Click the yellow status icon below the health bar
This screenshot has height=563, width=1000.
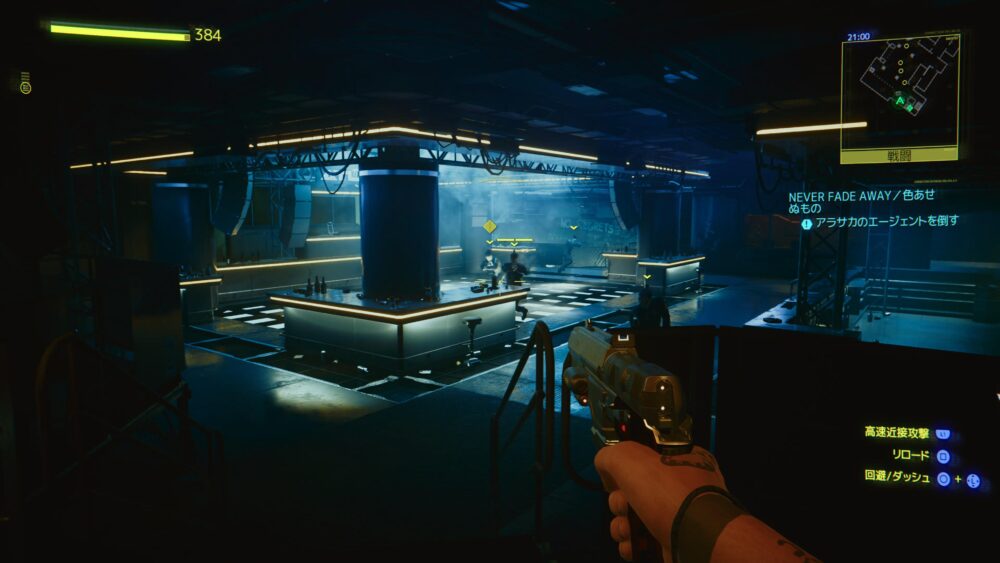pyautogui.click(x=25, y=86)
